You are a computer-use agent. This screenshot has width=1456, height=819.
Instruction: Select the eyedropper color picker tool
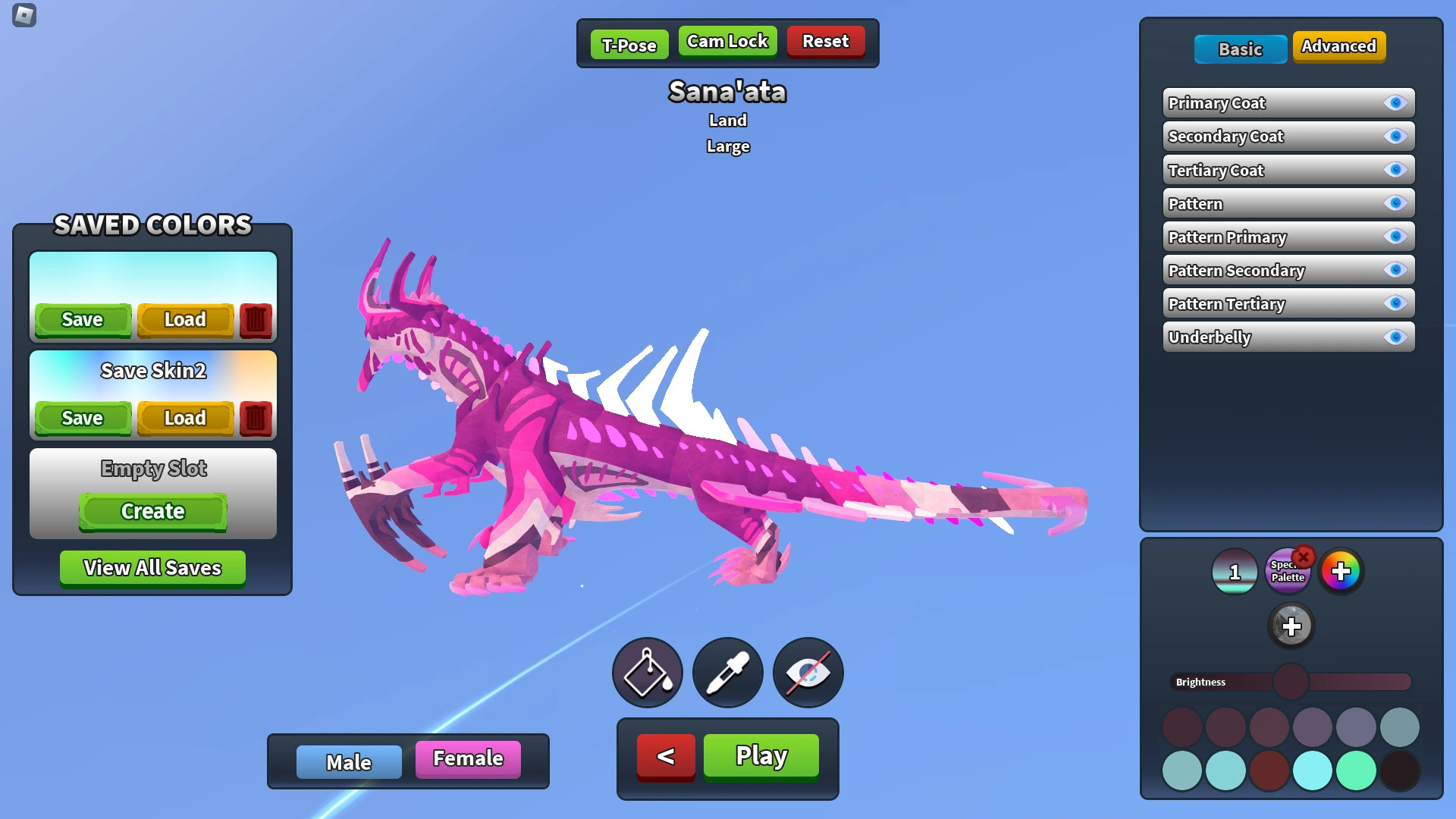[727, 672]
